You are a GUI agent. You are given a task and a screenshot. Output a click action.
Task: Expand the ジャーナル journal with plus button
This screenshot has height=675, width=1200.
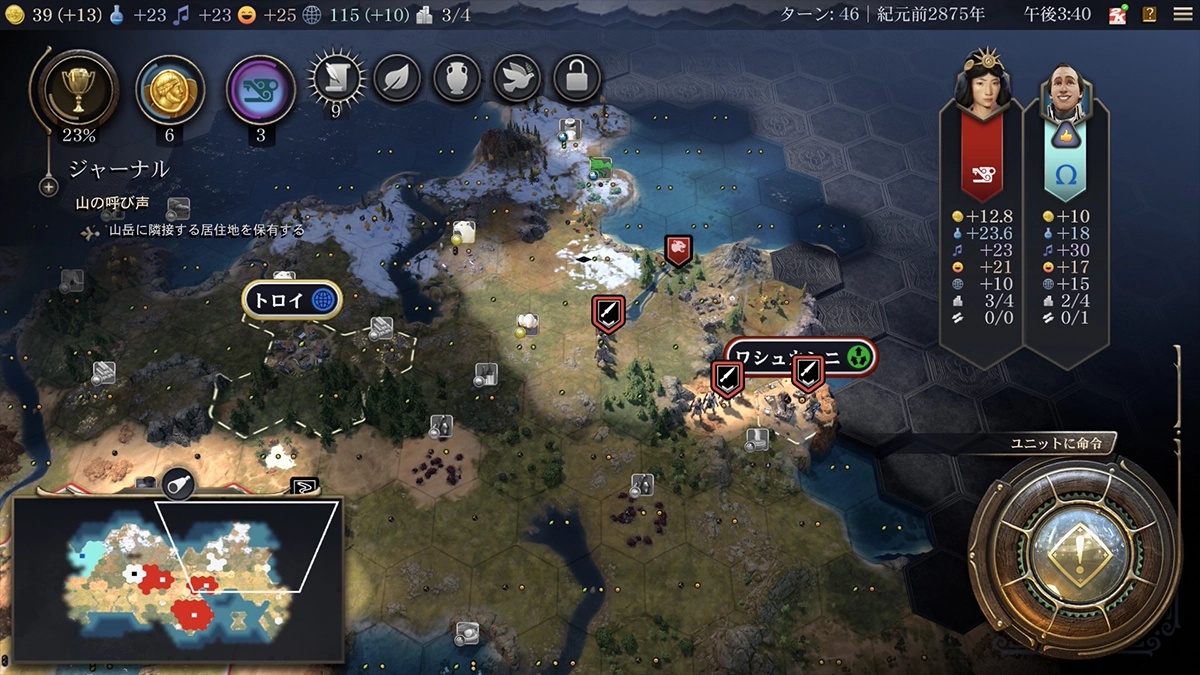[x=48, y=187]
